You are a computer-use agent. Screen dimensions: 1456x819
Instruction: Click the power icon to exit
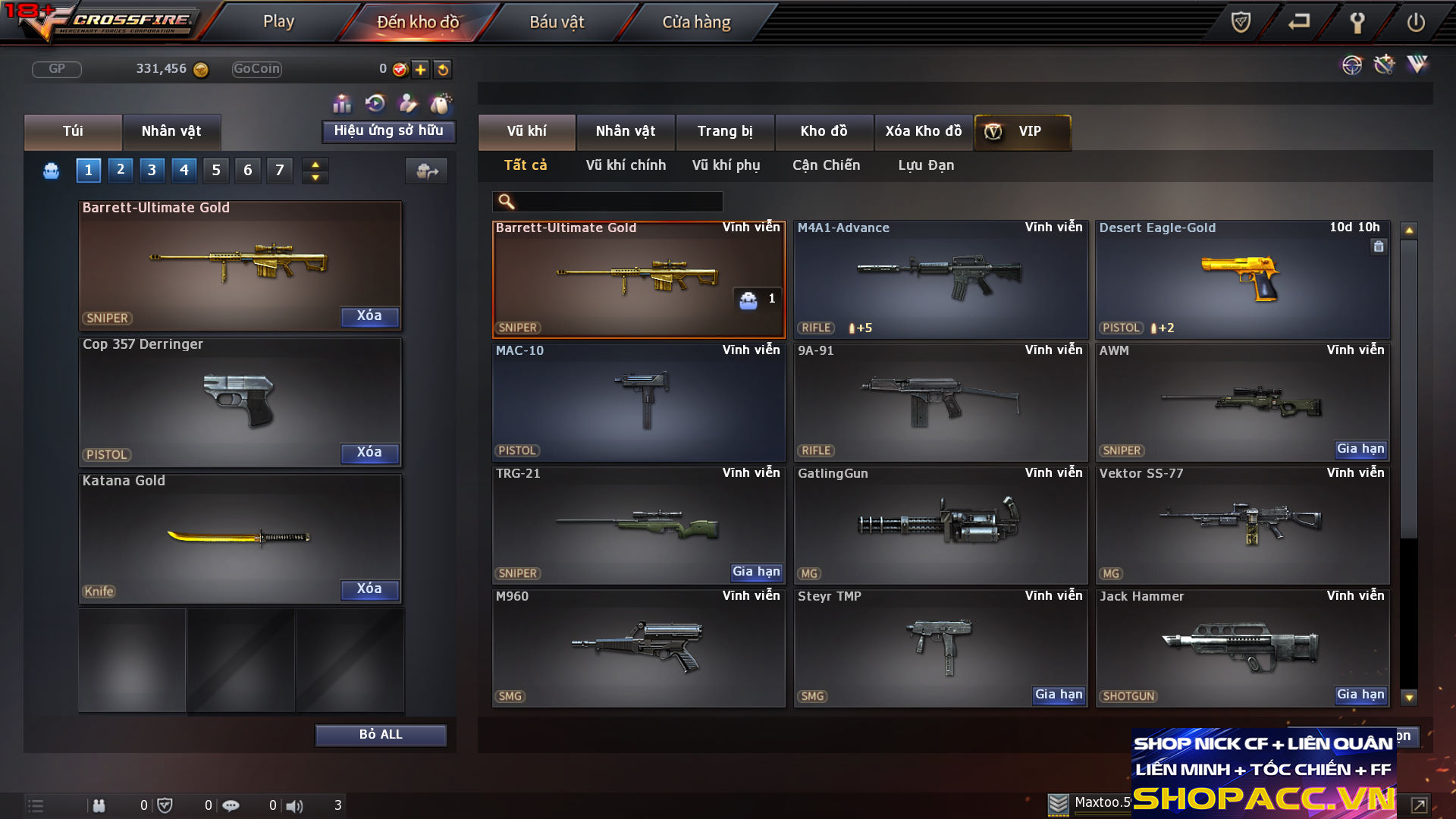click(x=1416, y=22)
